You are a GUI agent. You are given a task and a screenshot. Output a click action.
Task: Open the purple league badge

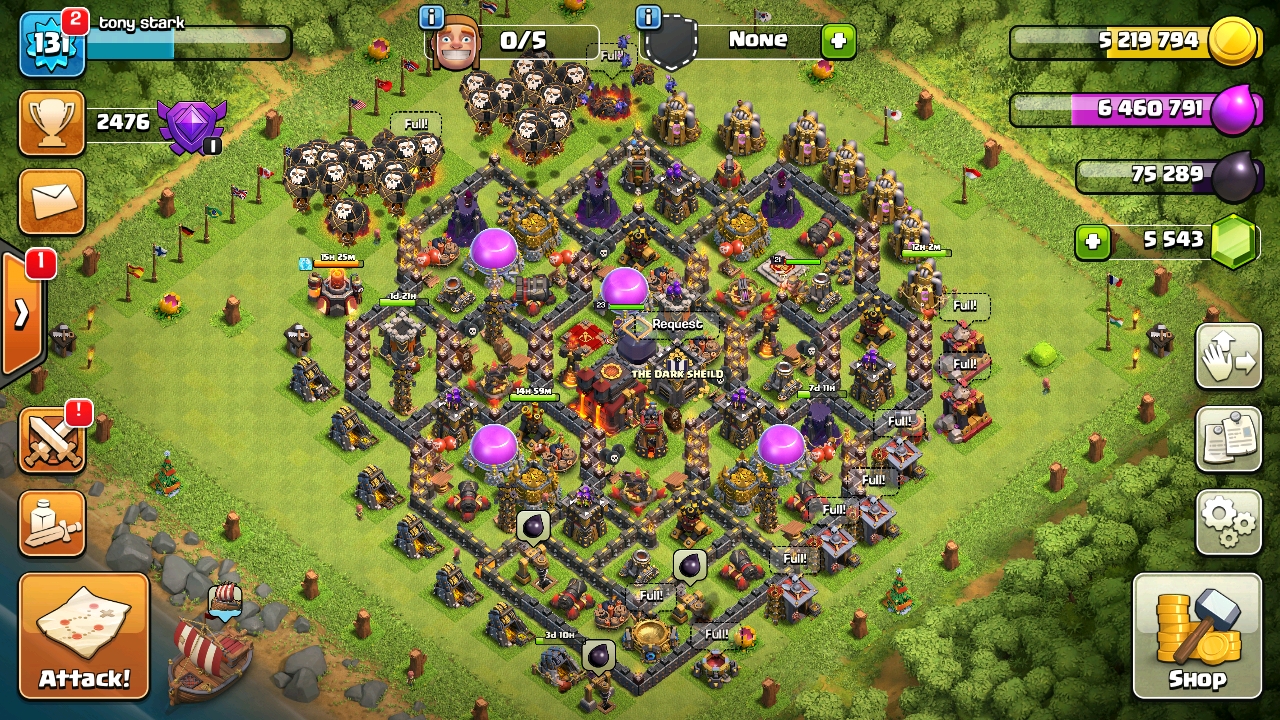(x=192, y=127)
